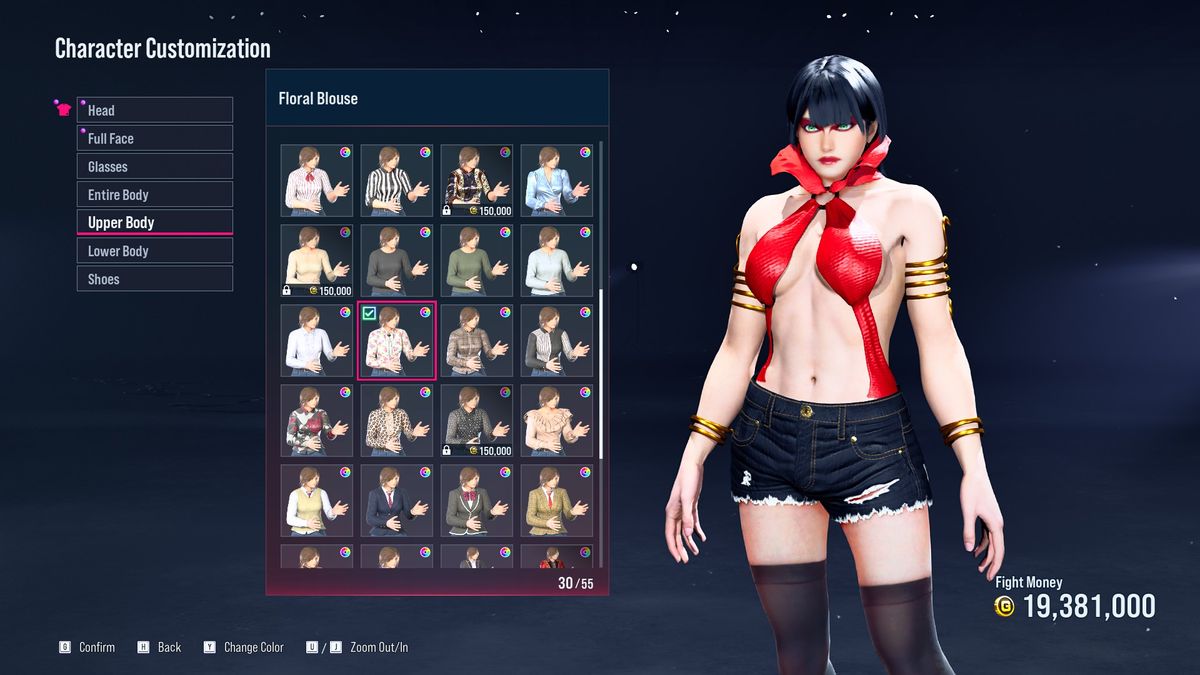Choose the Entire Body category

click(155, 194)
